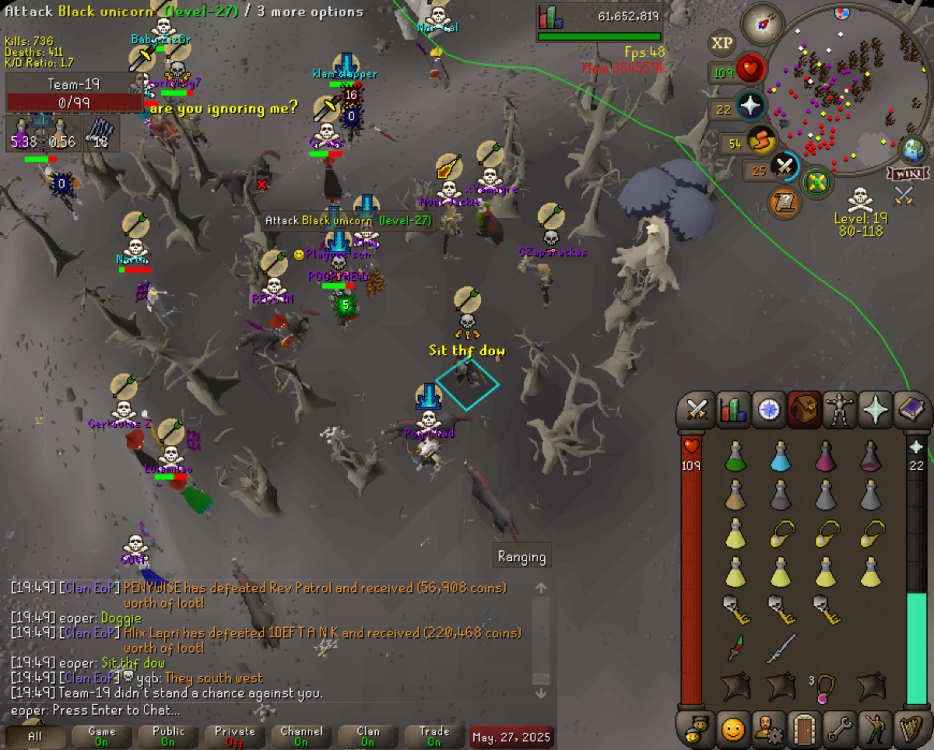Select the amulet with pink gem
The height and width of the screenshot is (750, 934).
[x=826, y=686]
